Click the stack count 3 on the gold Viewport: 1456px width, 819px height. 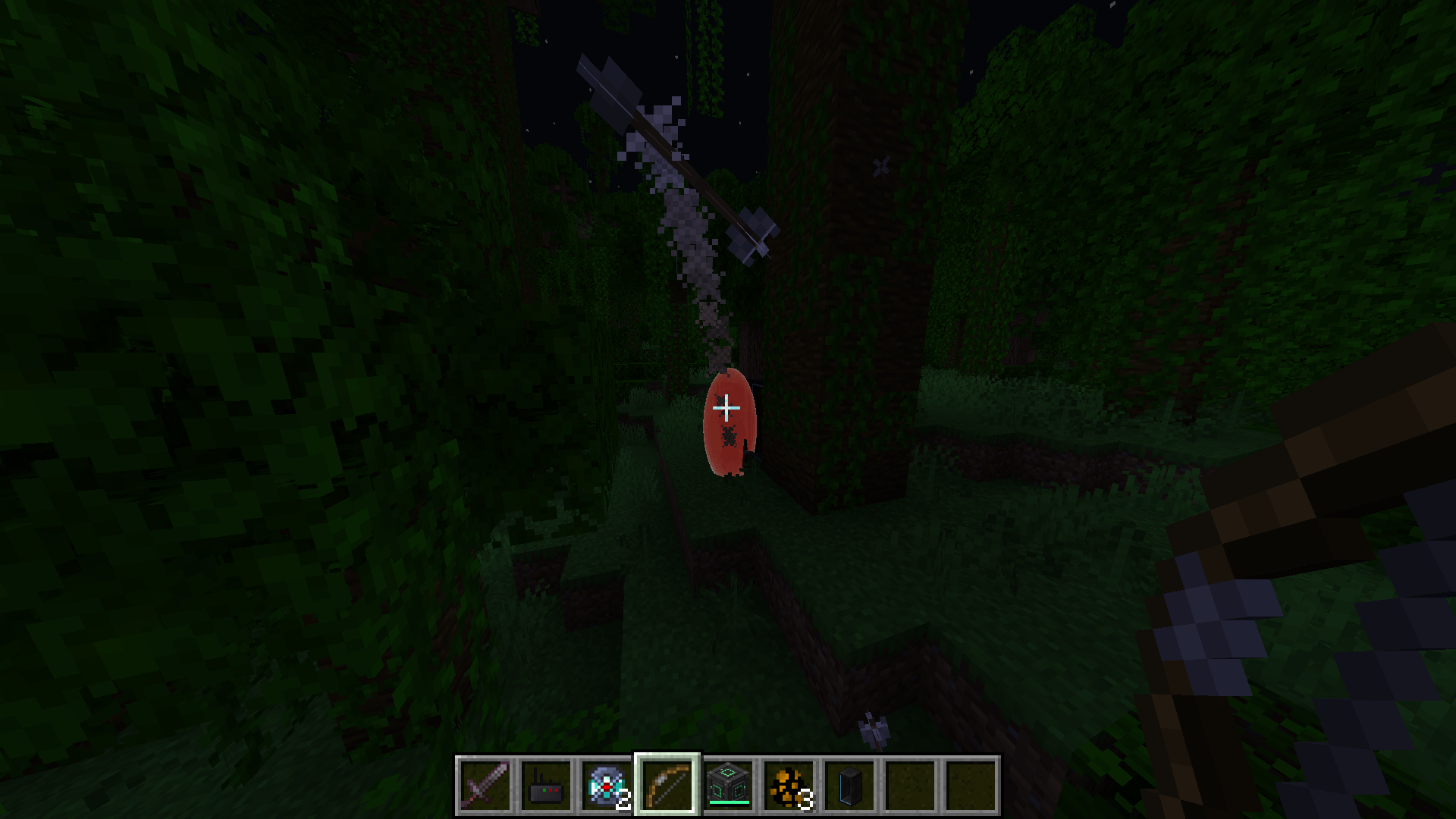[805, 799]
